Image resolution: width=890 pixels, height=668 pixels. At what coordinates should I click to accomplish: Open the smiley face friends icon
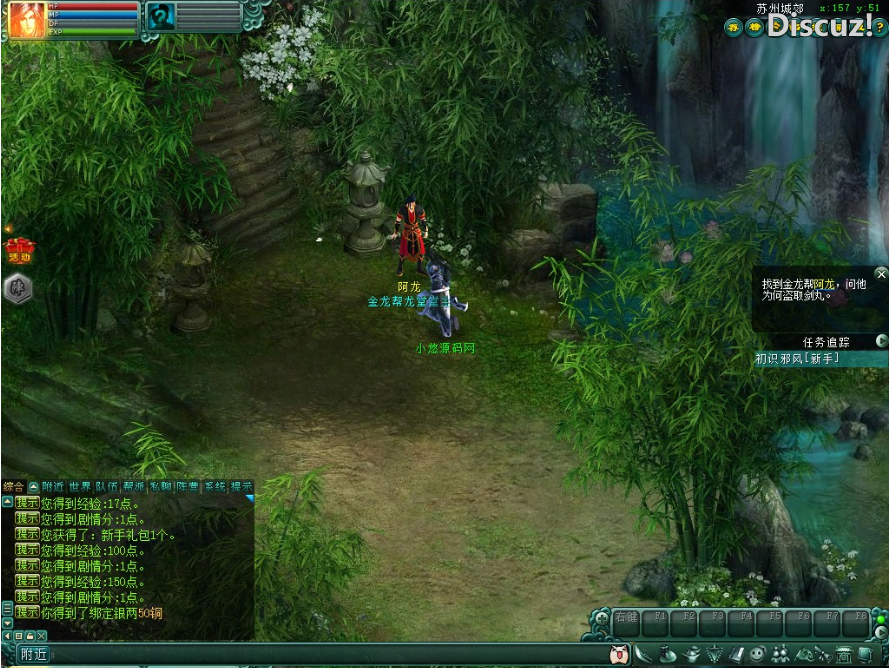(758, 655)
